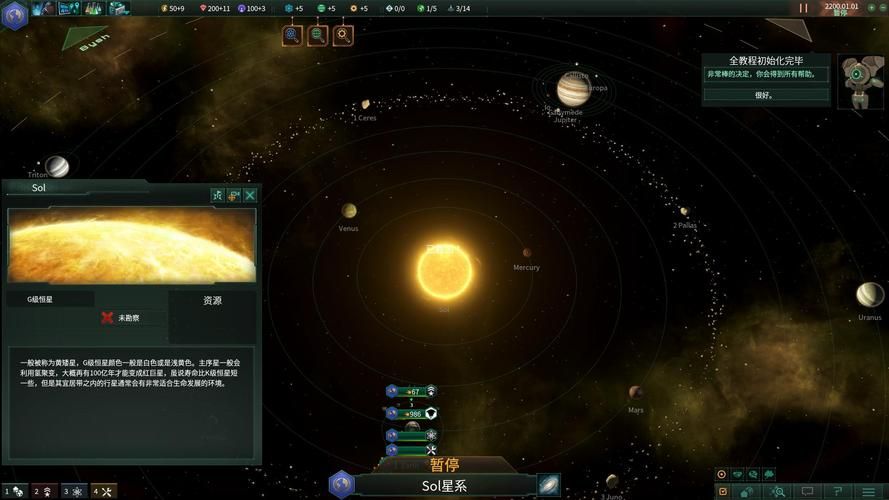Select outliner tab number 2 with ship
Screen dimensions: 889x500
(44, 491)
